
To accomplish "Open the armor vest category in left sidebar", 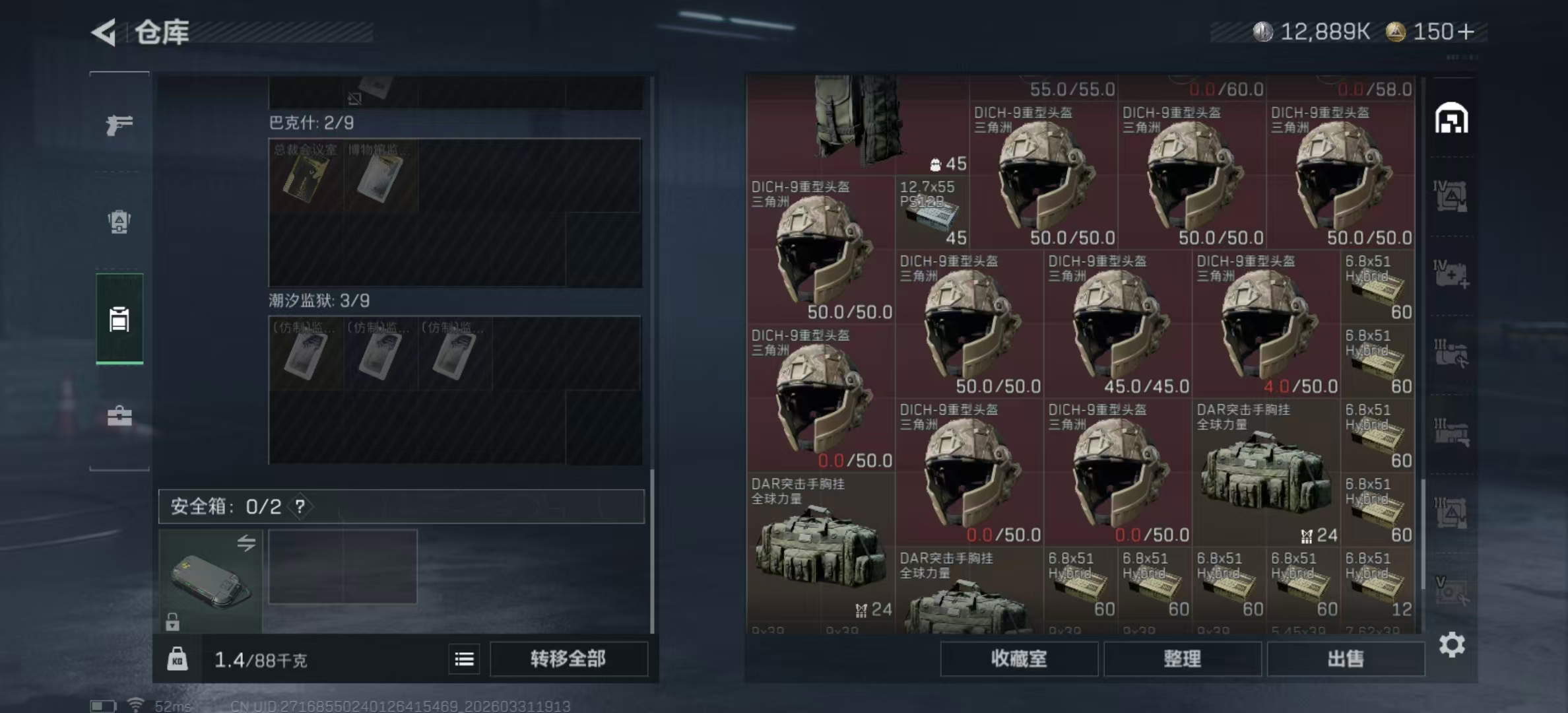I will point(119,223).
